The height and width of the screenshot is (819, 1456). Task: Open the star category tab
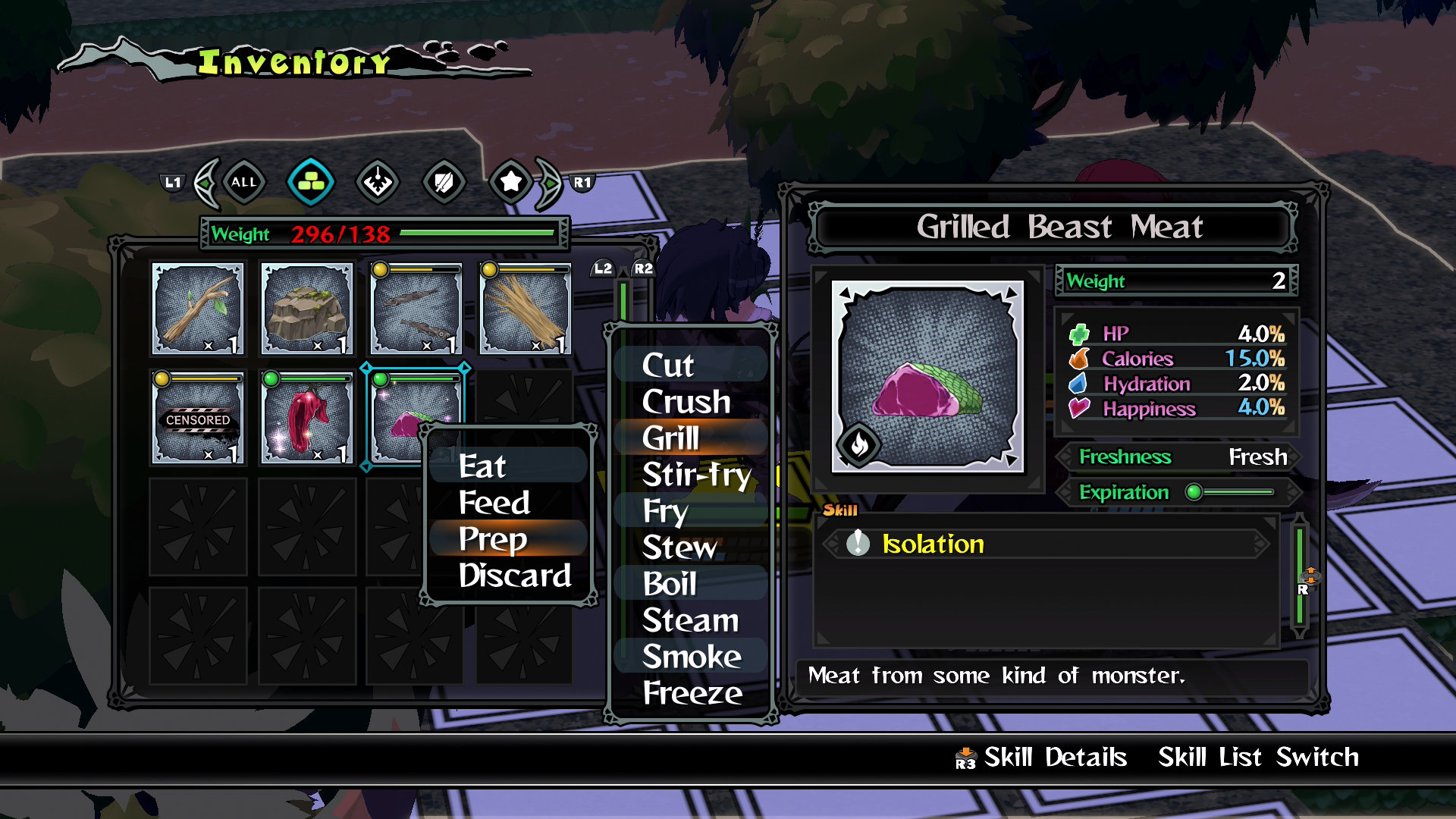tap(511, 182)
